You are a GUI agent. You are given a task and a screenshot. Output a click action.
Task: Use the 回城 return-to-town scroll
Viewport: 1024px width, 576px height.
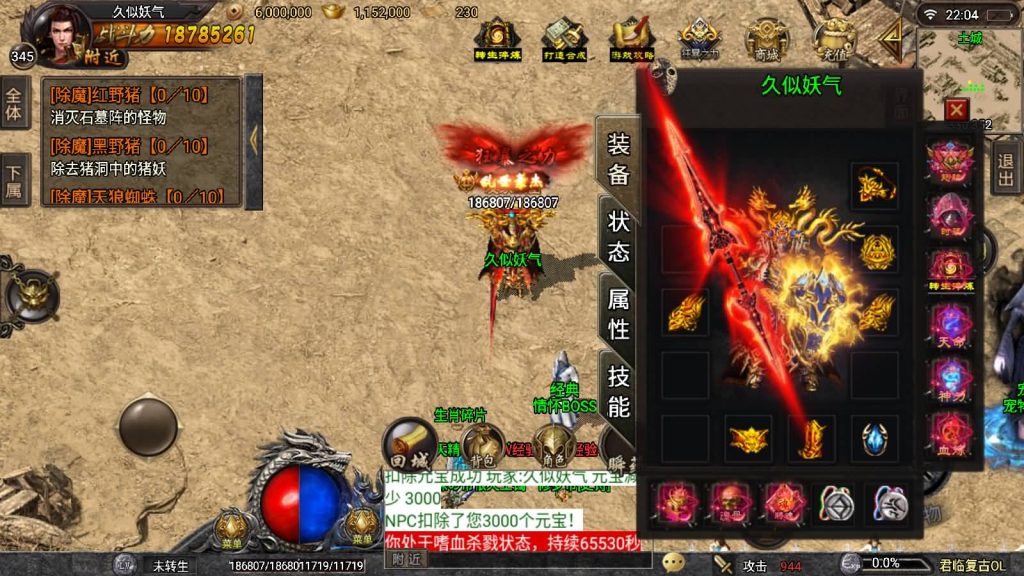pos(410,444)
